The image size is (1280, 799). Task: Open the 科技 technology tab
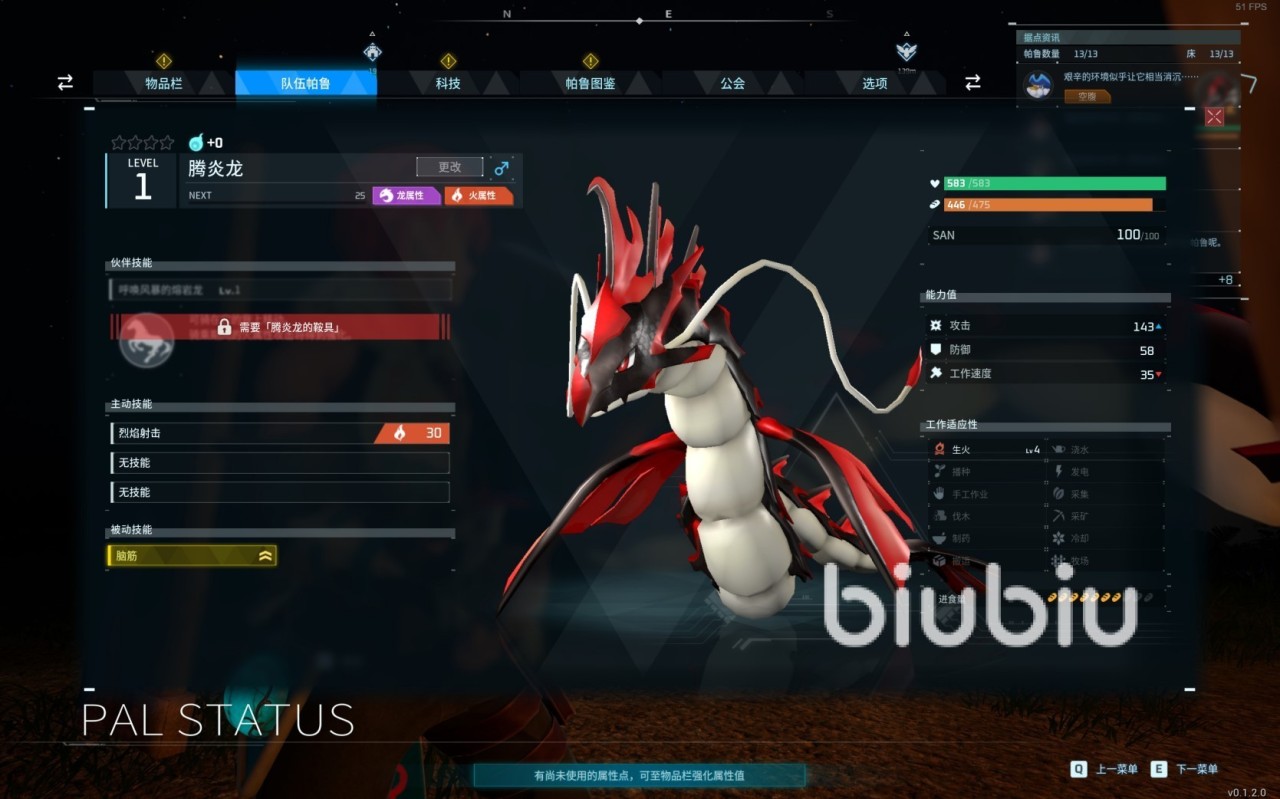coord(448,84)
